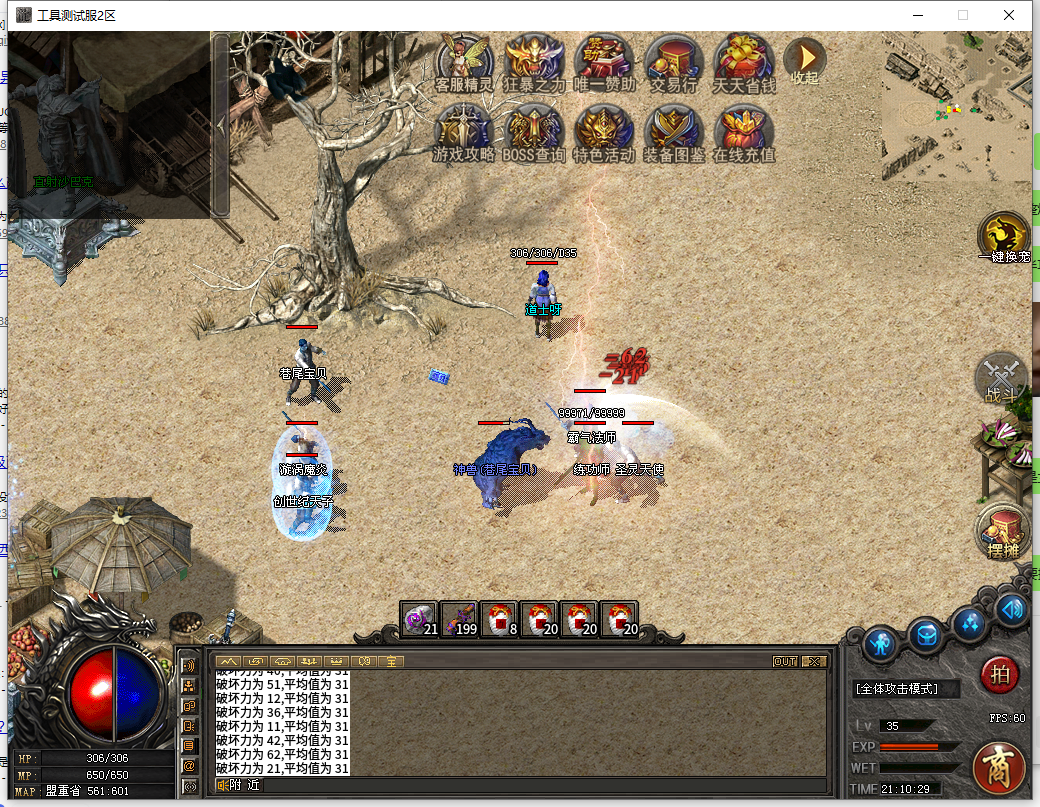Select the hotbar slot with 199 count
Image resolution: width=1040 pixels, height=807 pixels.
pos(459,619)
